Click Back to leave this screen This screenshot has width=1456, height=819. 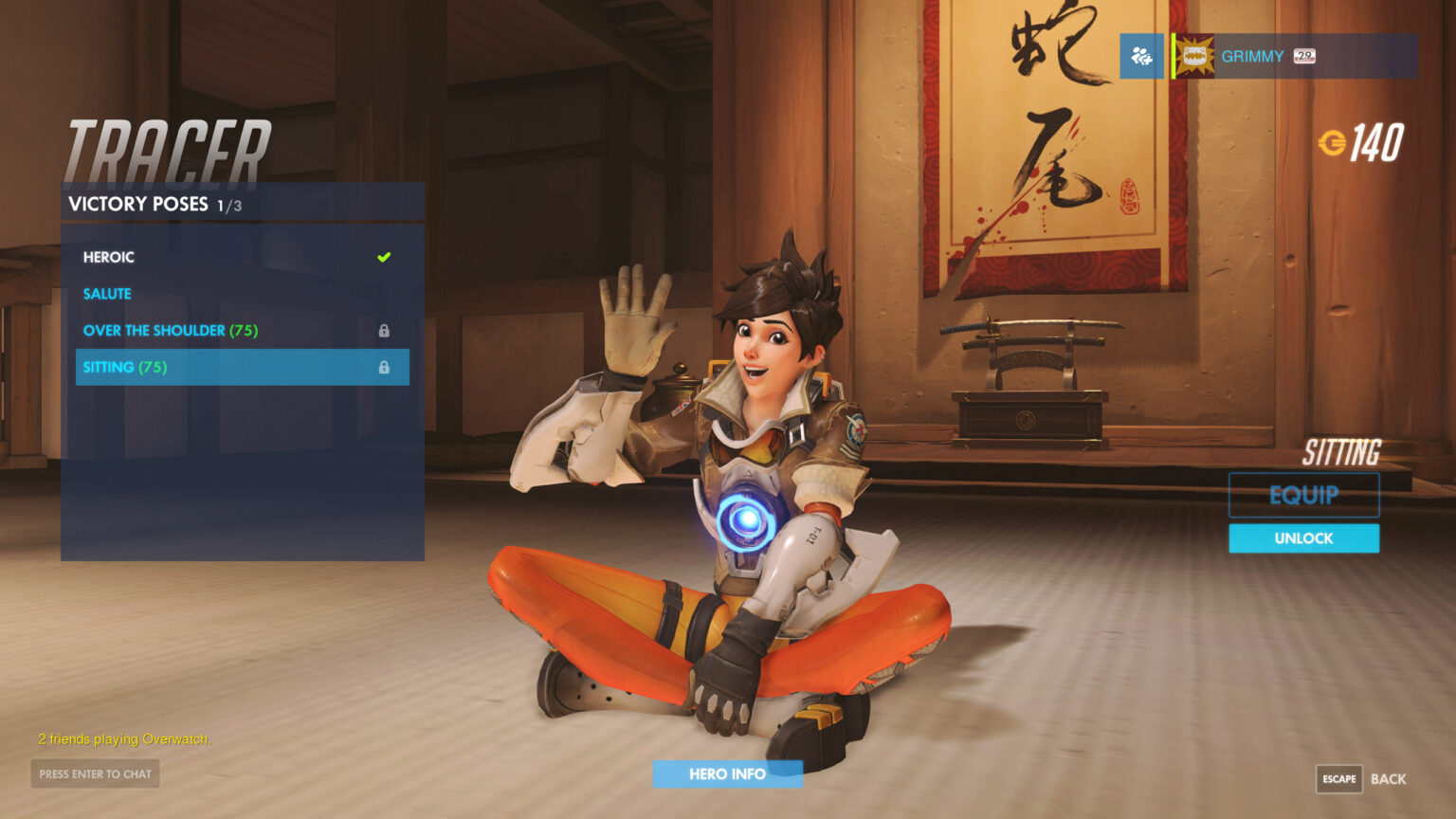(1388, 778)
